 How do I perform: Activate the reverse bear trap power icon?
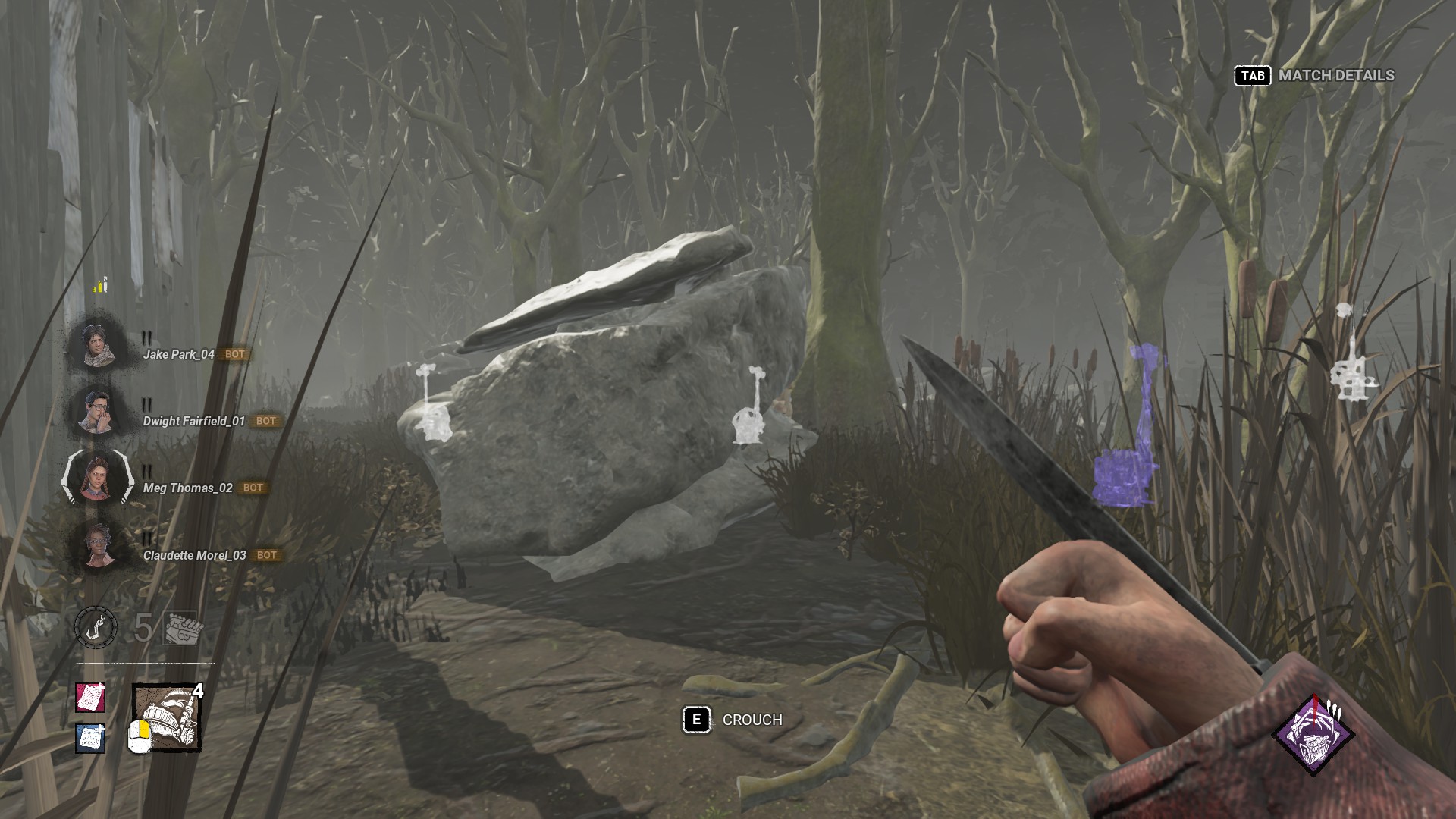[167, 718]
